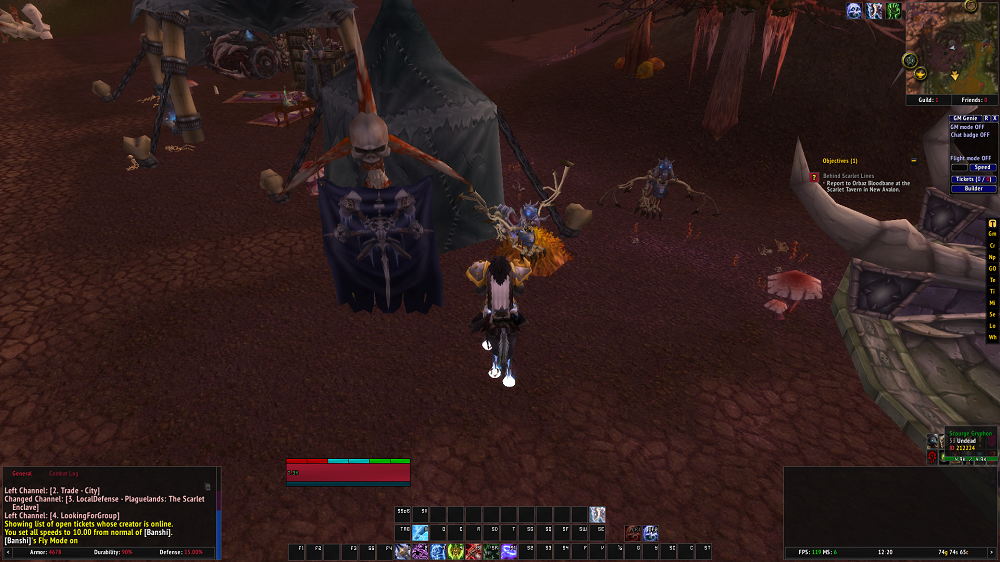Collapse the stats bar left arrow
The height and width of the screenshot is (562, 1000).
[6, 551]
